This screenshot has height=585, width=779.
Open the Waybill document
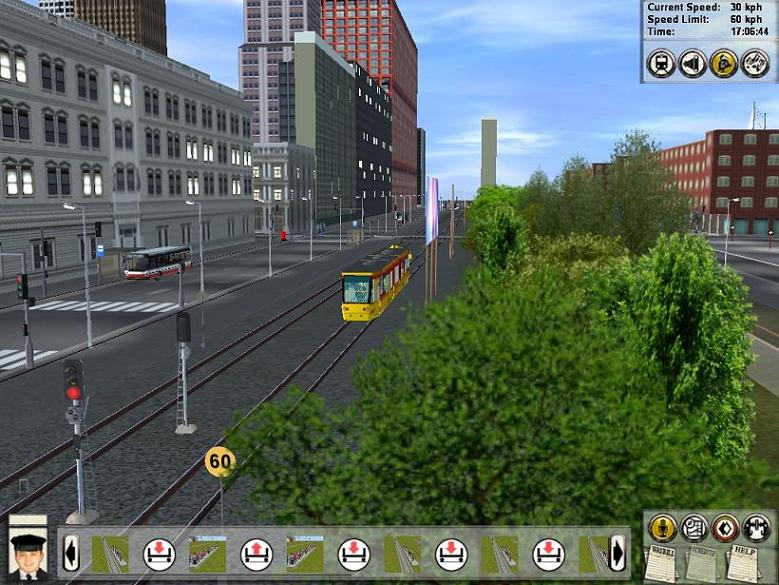pos(662,563)
